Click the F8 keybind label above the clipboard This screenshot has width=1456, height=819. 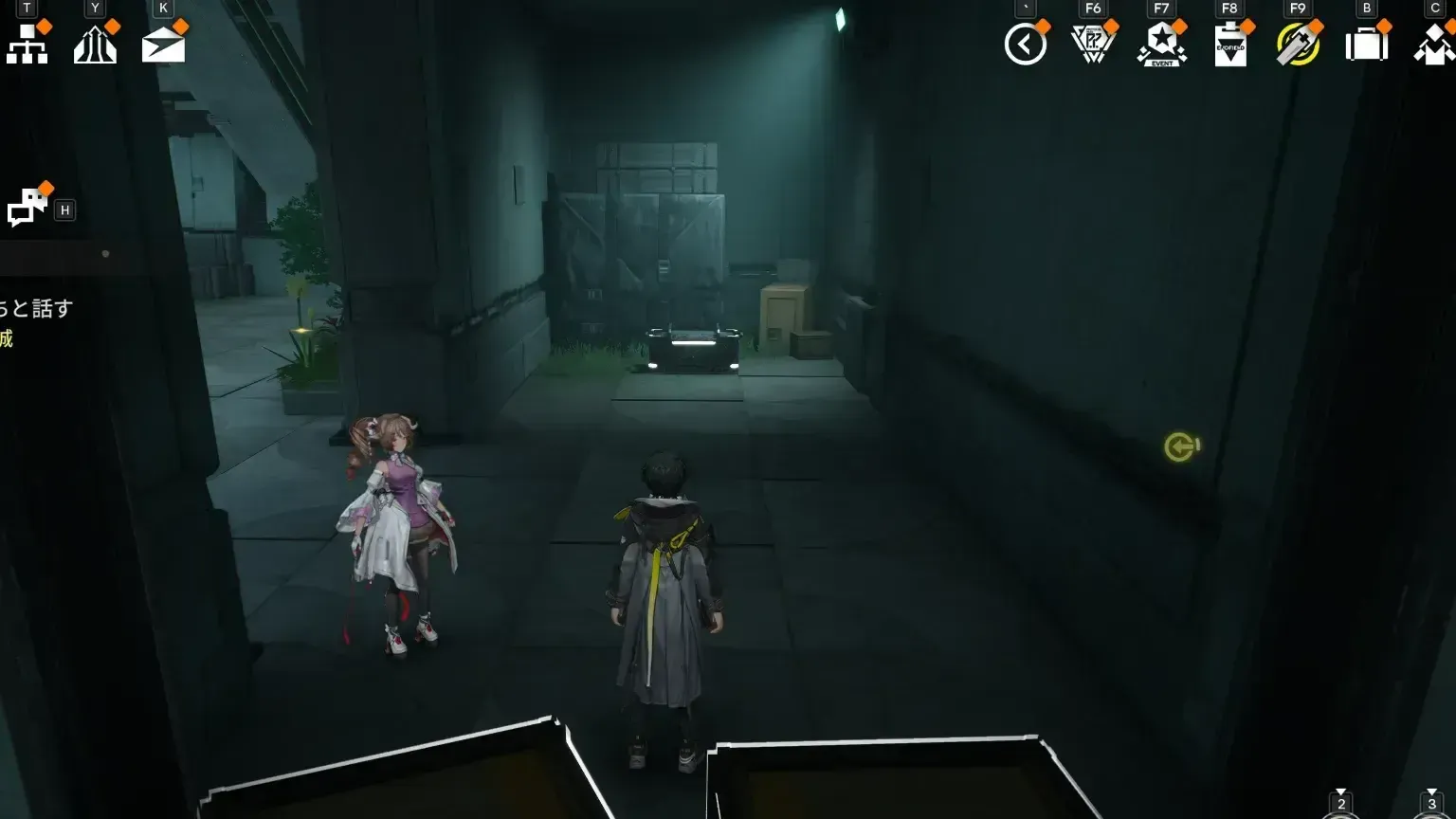[x=1229, y=9]
